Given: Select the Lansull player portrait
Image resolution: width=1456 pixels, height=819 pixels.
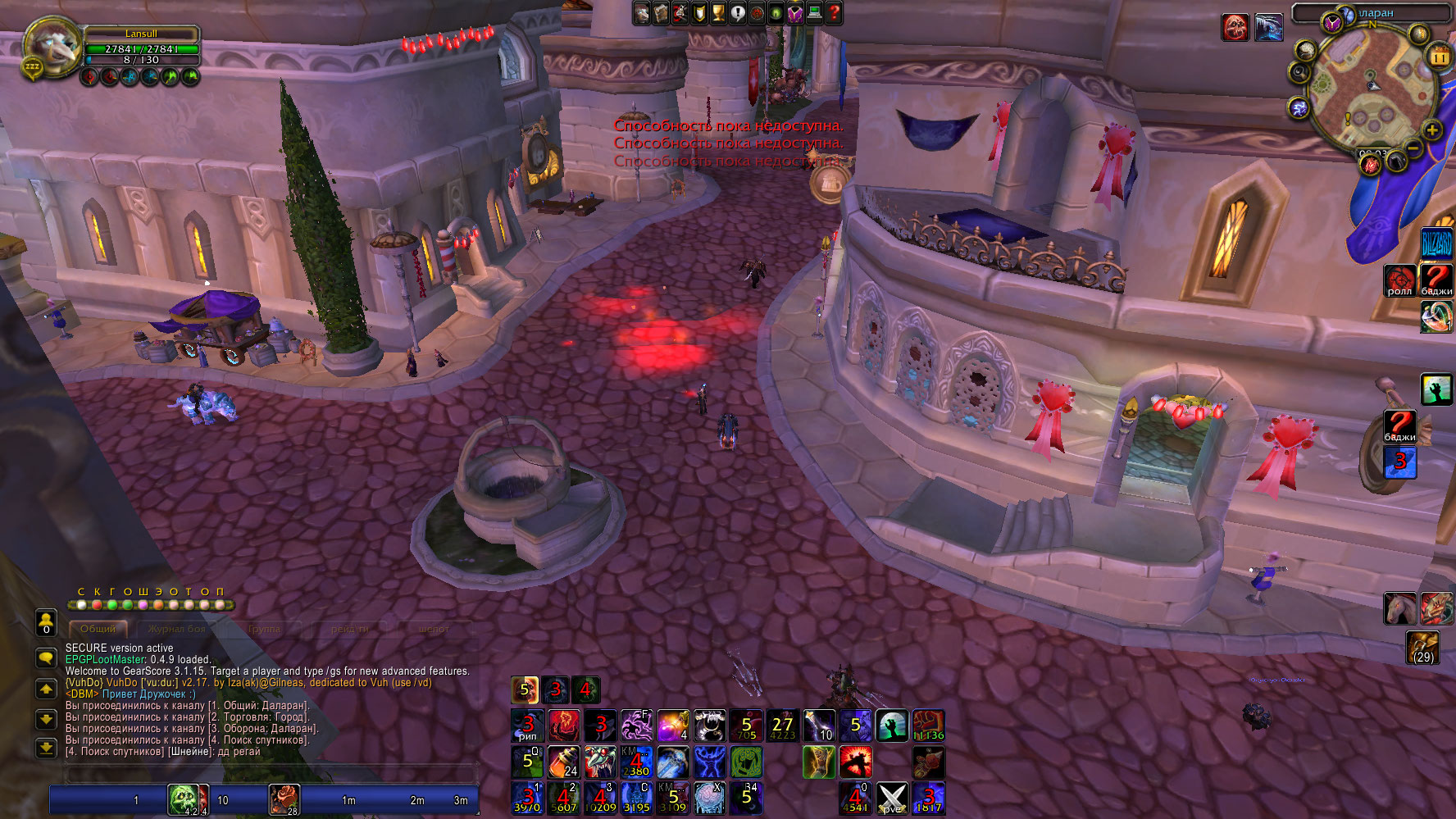Looking at the screenshot, I should tap(51, 46).
